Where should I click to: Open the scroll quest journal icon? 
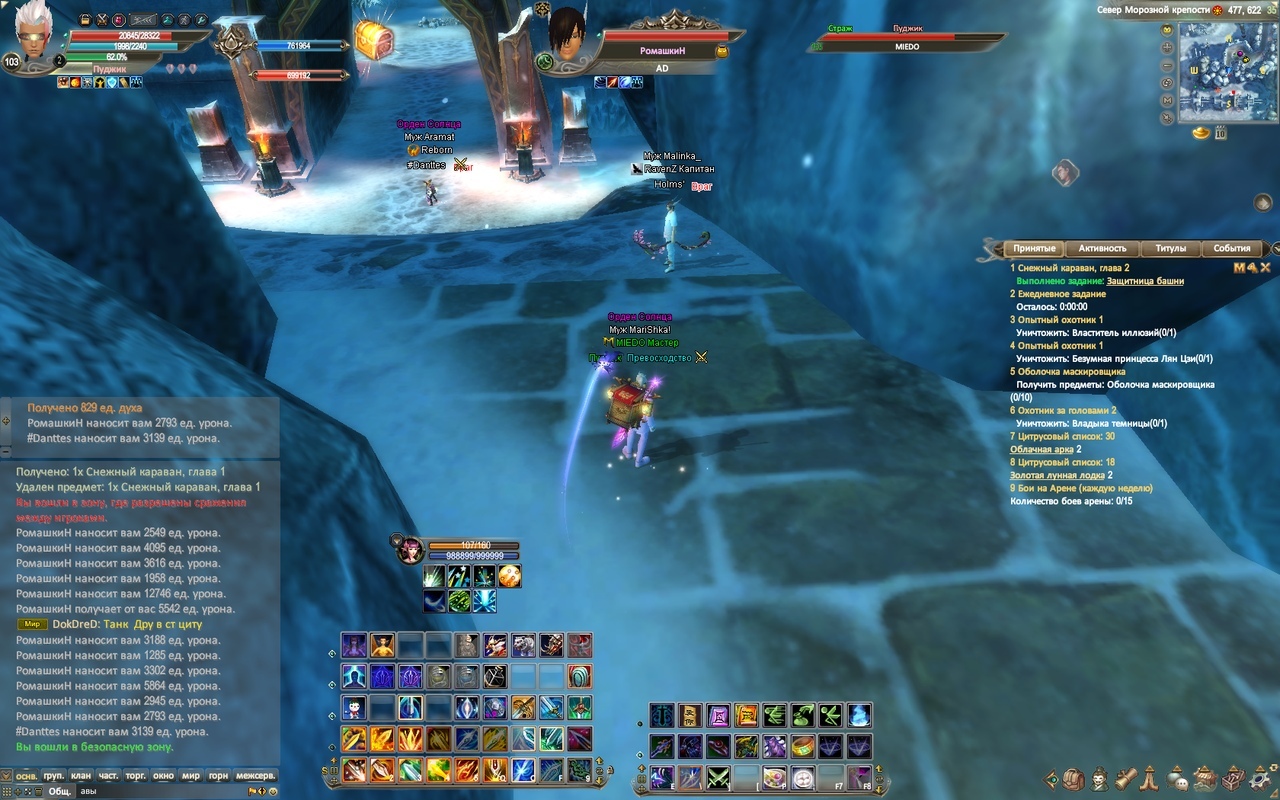point(1125,779)
